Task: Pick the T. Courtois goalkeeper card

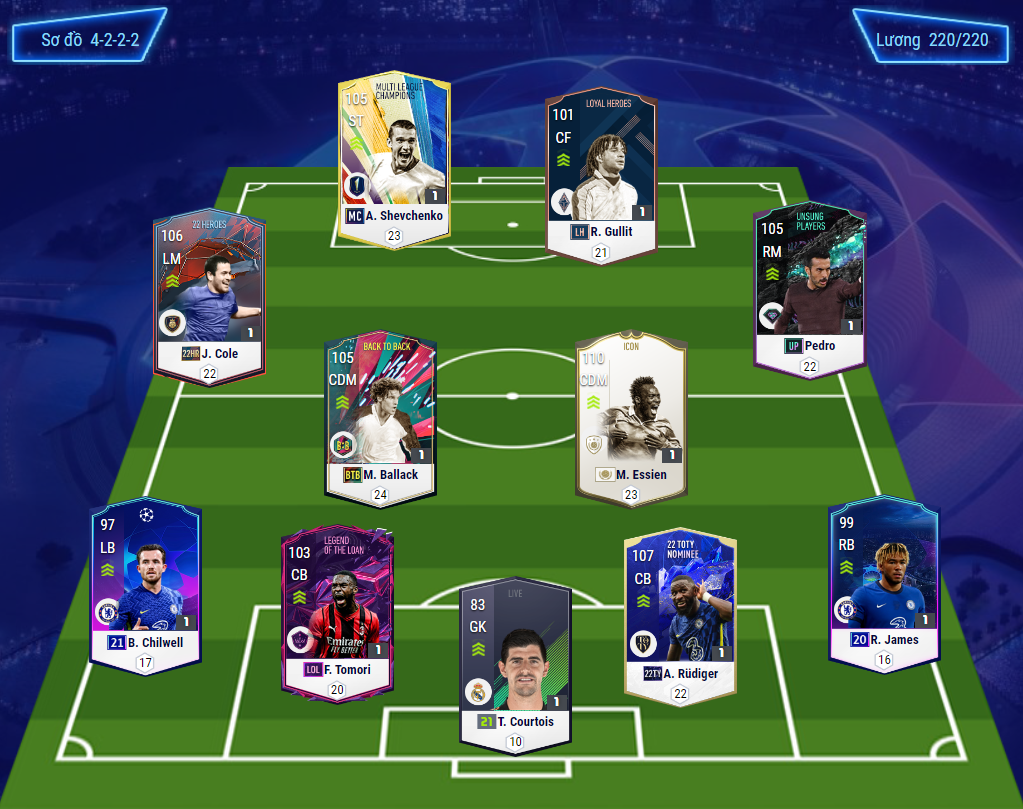Action: pyautogui.click(x=514, y=655)
